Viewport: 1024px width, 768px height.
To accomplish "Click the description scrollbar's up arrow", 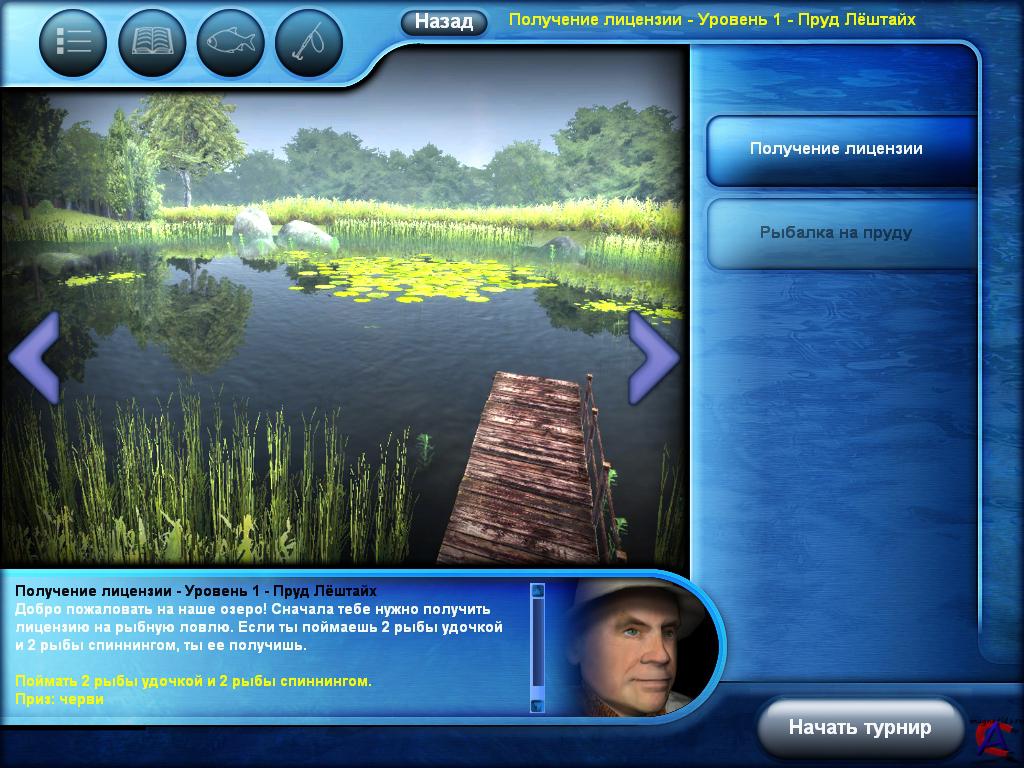I will (538, 591).
